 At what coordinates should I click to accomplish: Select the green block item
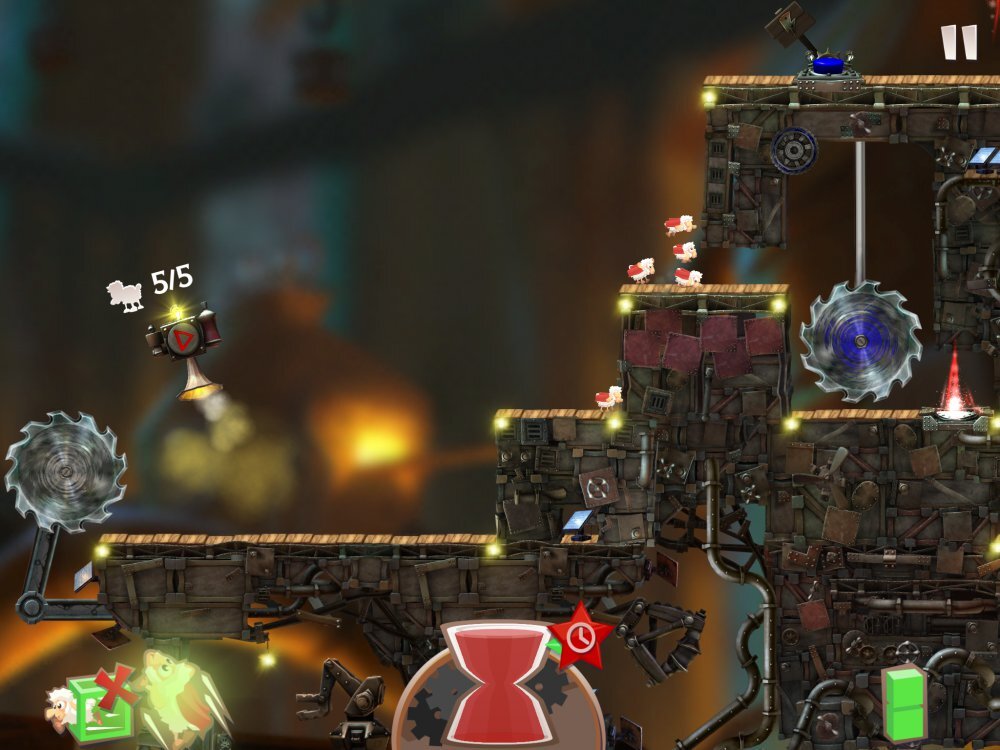tap(905, 702)
